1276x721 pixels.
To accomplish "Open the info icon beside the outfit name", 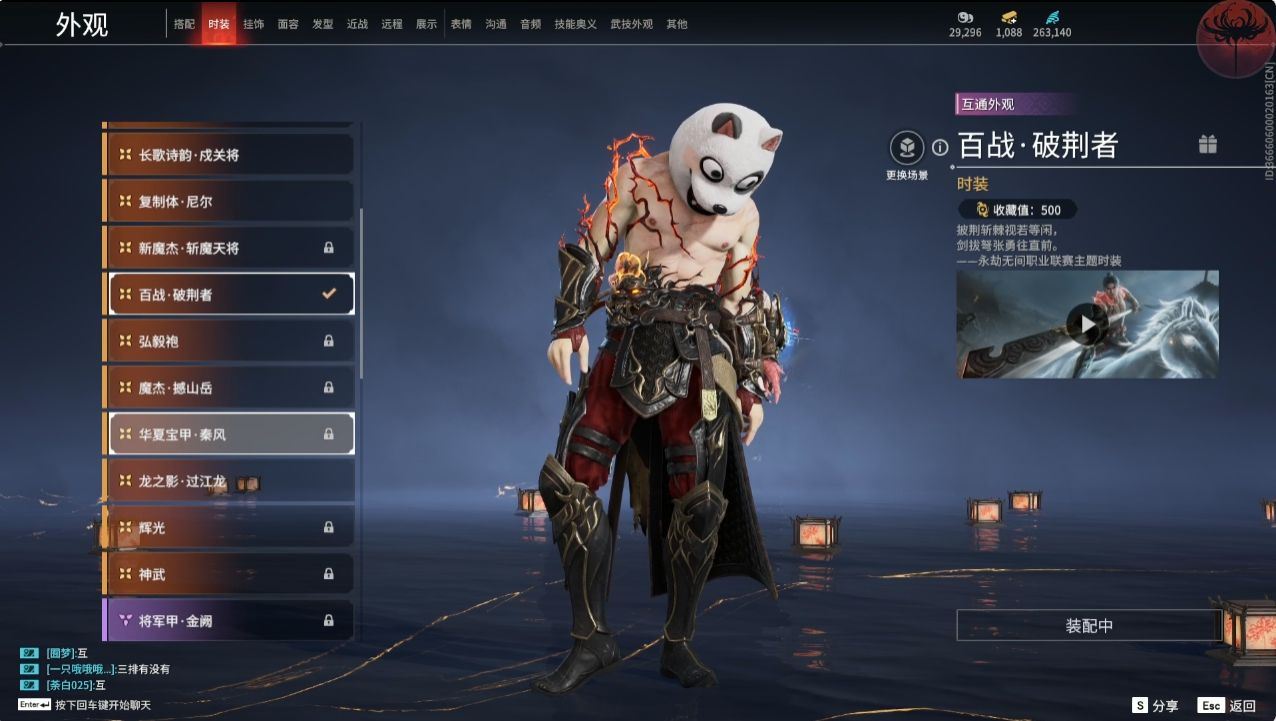I will (940, 148).
